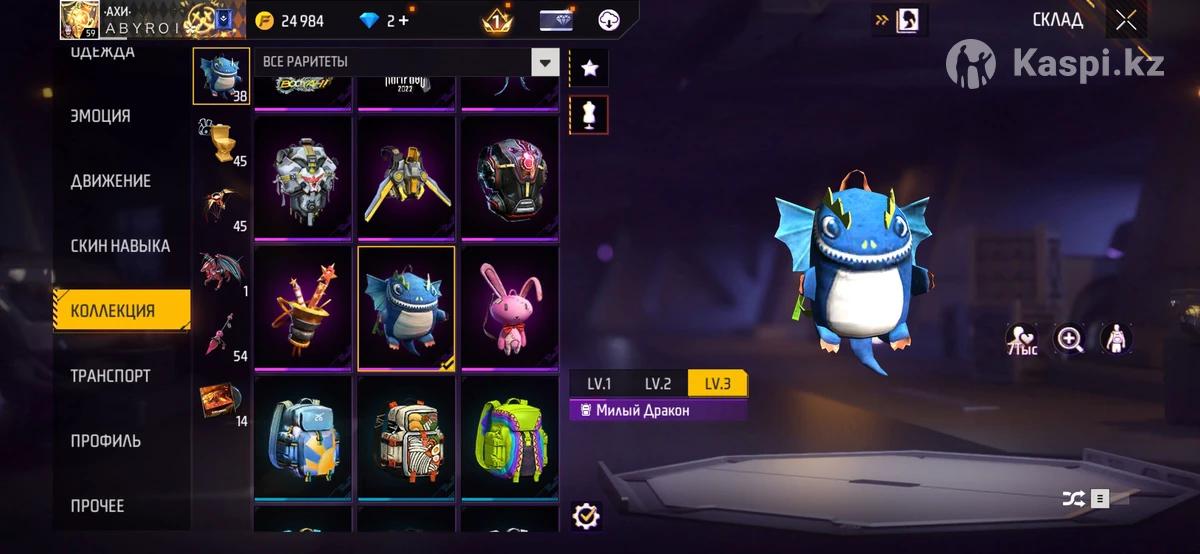This screenshot has height=554, width=1200.
Task: Choose the LV.3 skin level tab
Action: [717, 384]
